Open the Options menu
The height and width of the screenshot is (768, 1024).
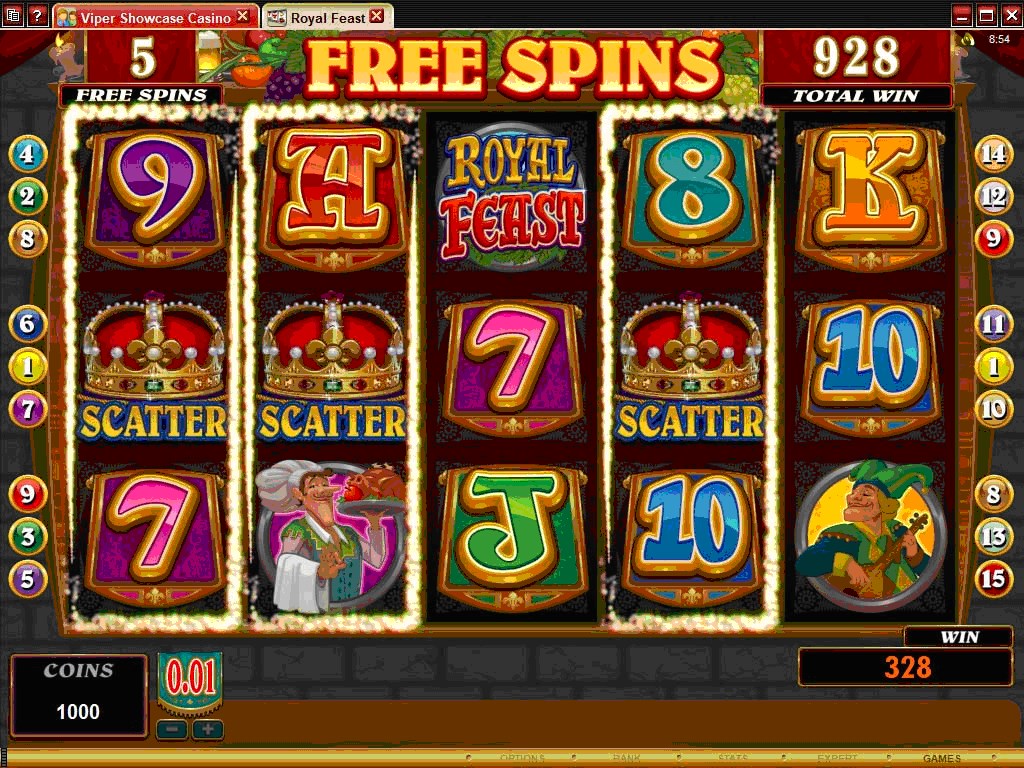click(522, 758)
